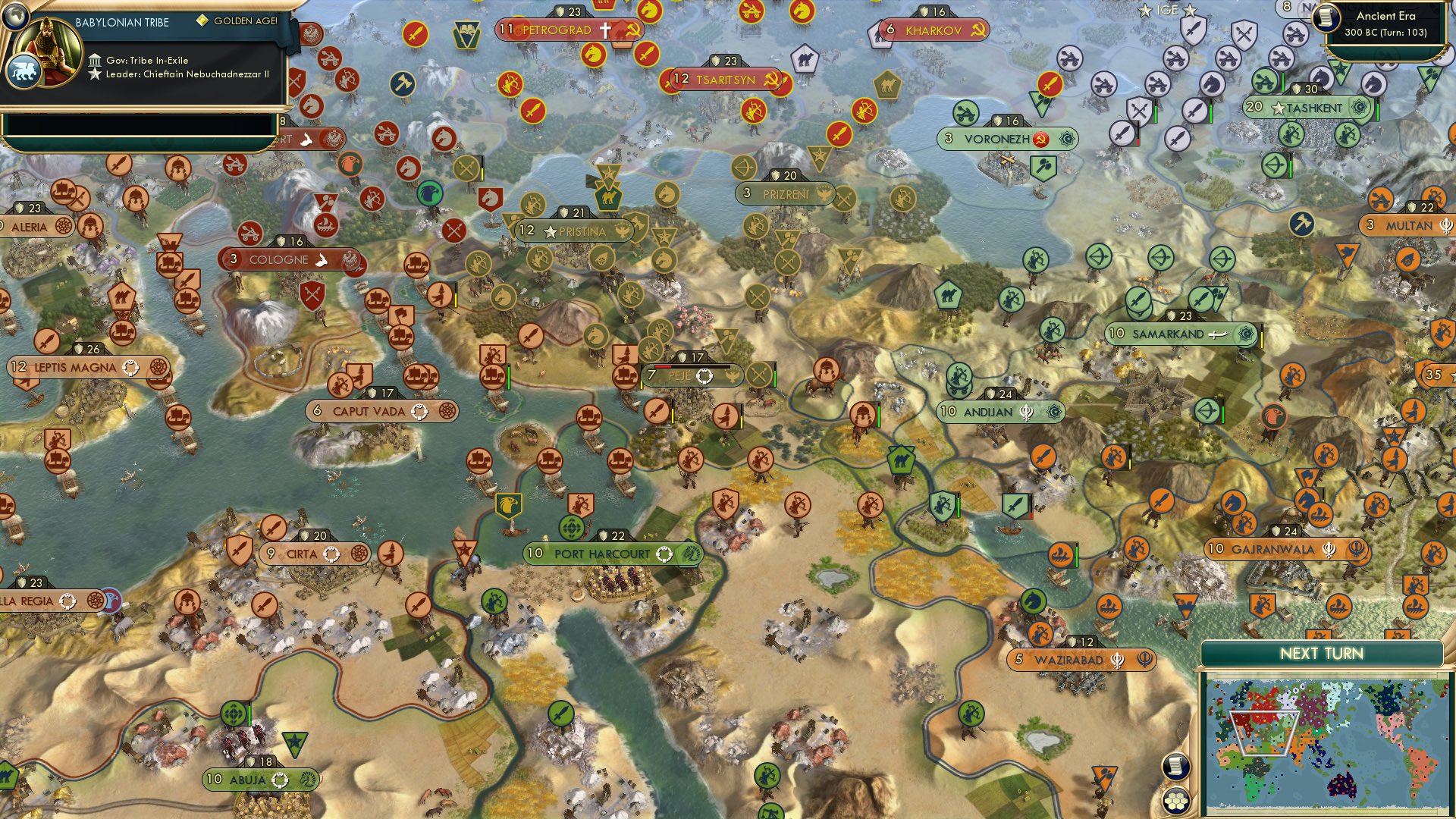This screenshot has width=1456, height=819.
Task: Click the sword icon on Samarkand's city banner
Action: [x=1219, y=334]
